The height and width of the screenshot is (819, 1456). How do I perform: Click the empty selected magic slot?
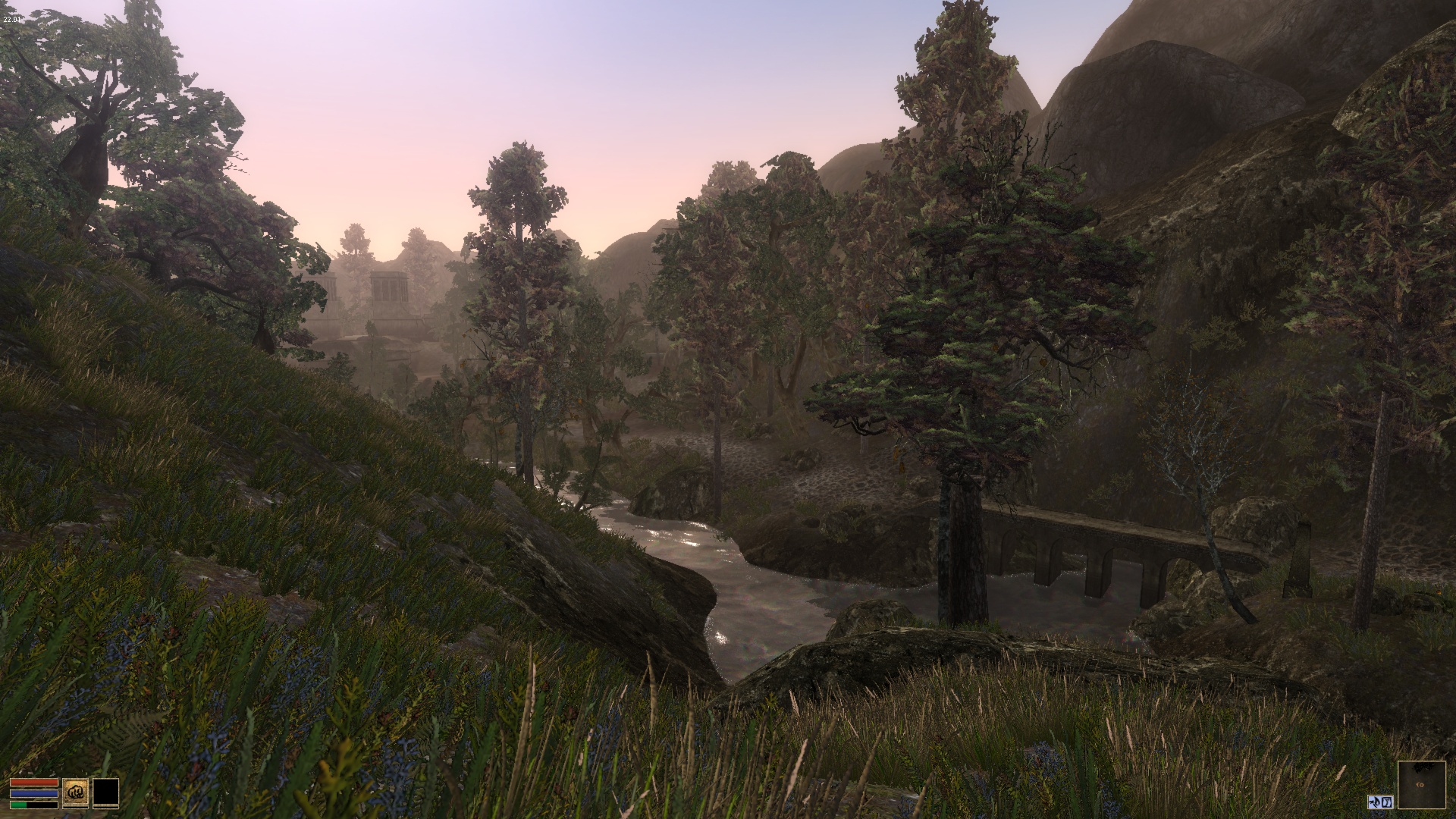105,792
